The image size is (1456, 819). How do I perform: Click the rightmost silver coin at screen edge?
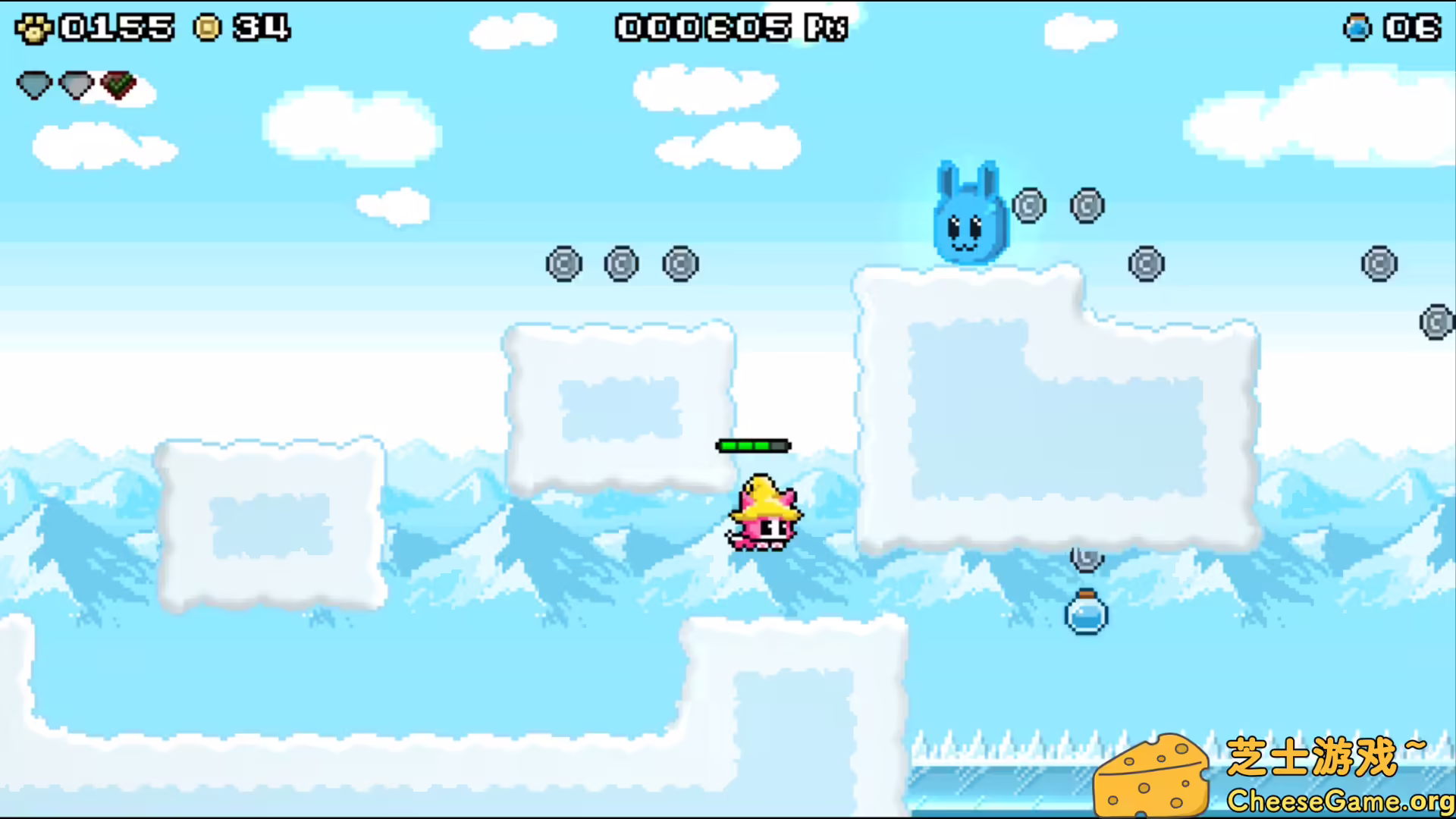pyautogui.click(x=1436, y=322)
